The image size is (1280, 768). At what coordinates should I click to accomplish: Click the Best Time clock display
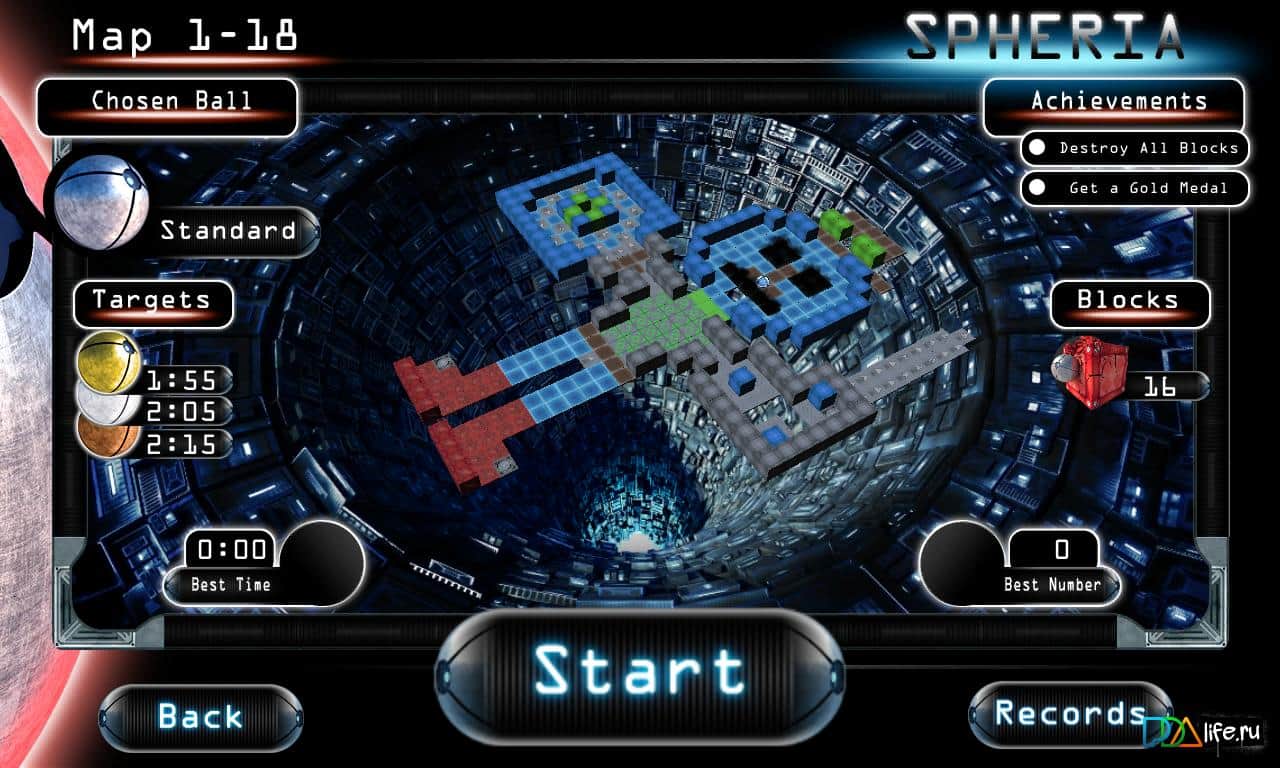coord(233,548)
